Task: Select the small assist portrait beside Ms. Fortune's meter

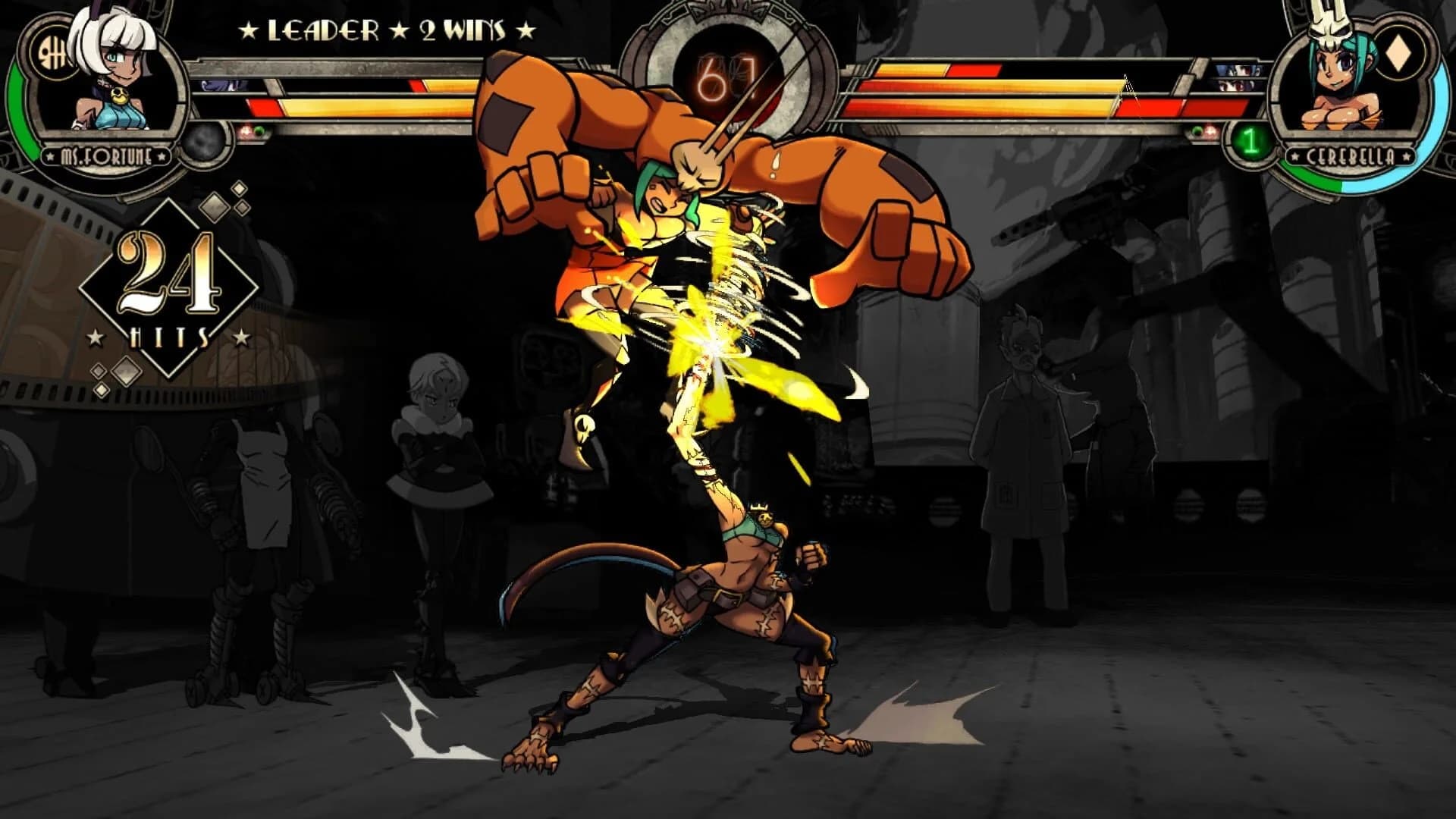Action: pyautogui.click(x=219, y=86)
